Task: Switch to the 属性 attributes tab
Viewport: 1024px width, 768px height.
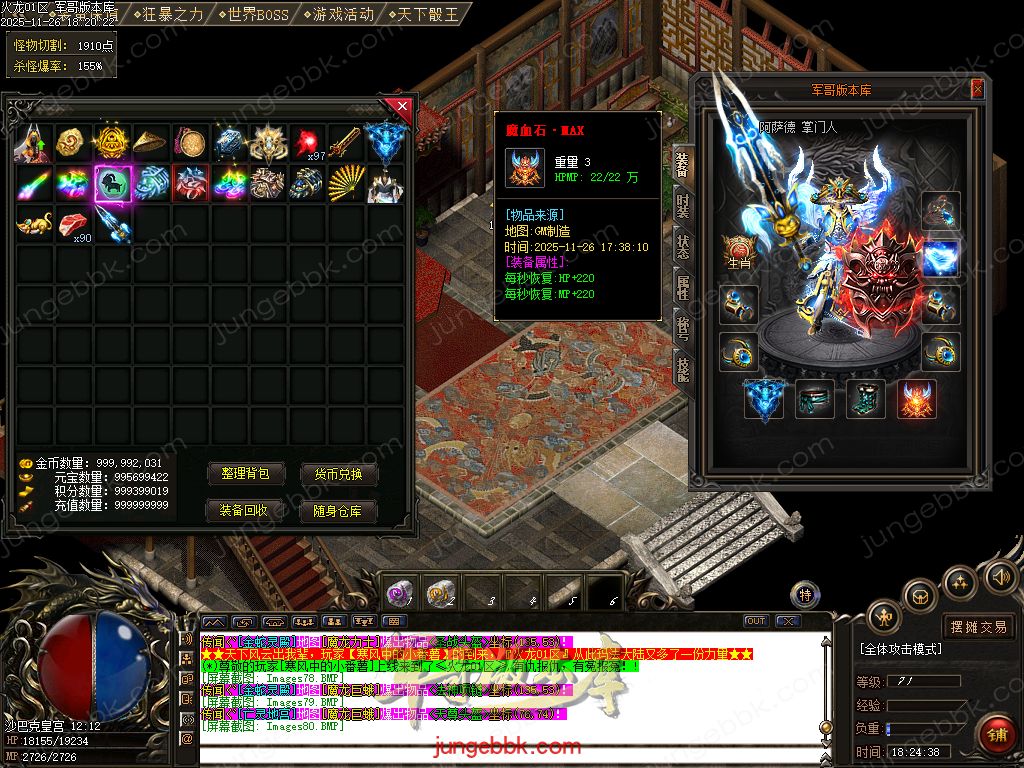Action: tap(682, 288)
